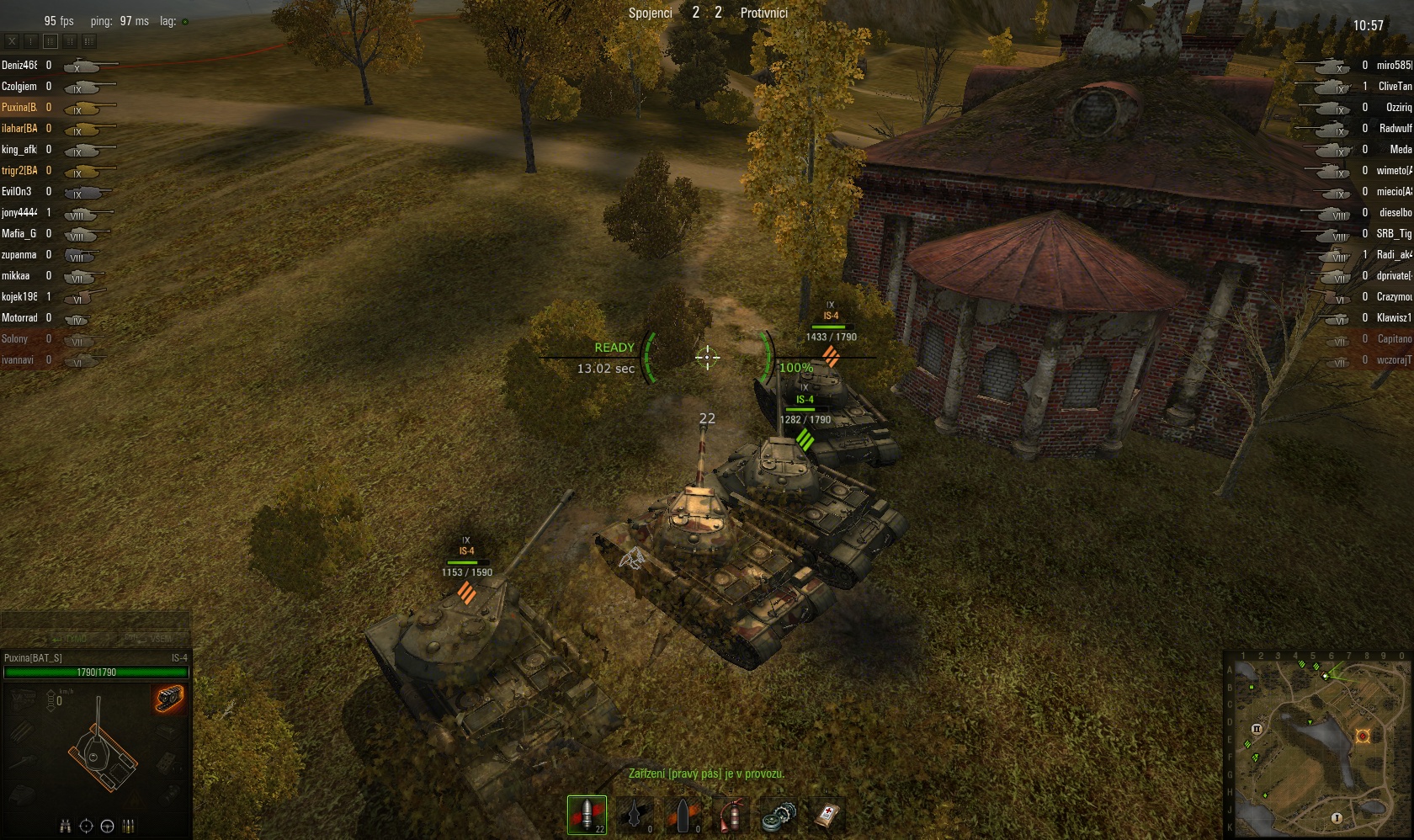The width and height of the screenshot is (1414, 840).
Task: Use the first aid kit consumable
Action: click(x=827, y=816)
